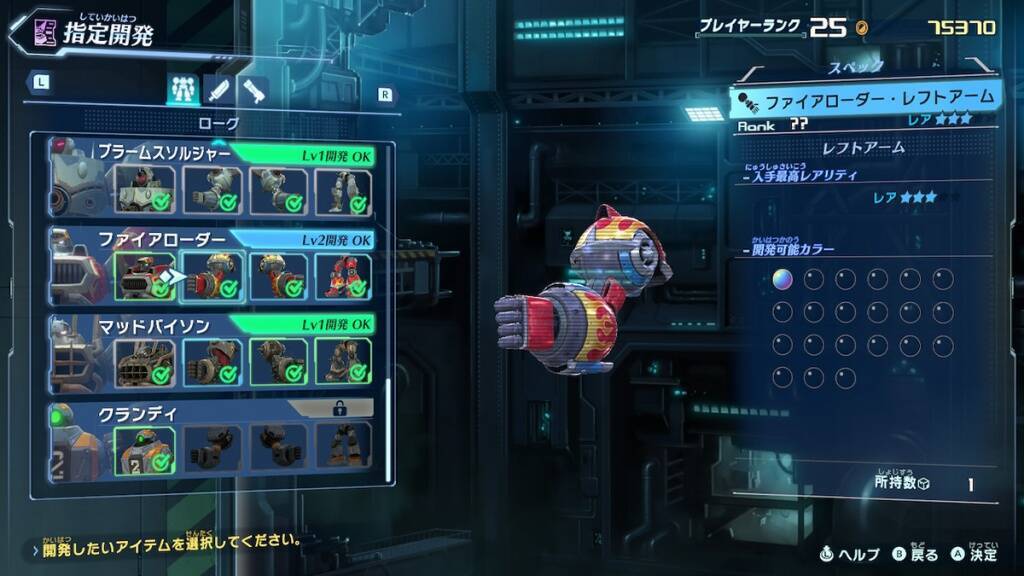Switch to the robot parts tab
Image resolution: width=1024 pixels, height=576 pixels.
pos(181,90)
